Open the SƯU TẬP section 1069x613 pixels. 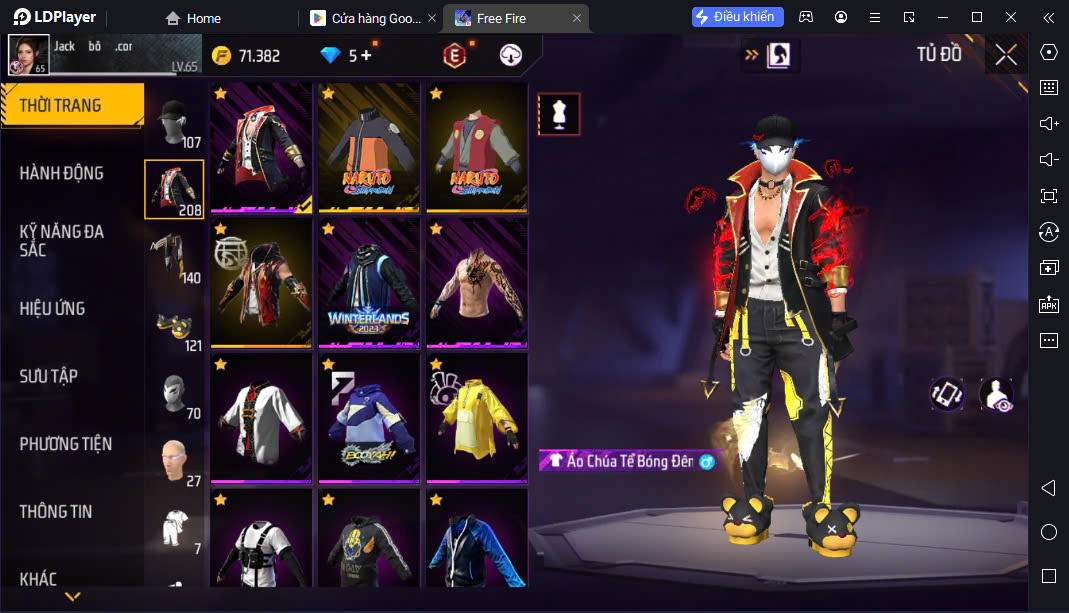49,376
